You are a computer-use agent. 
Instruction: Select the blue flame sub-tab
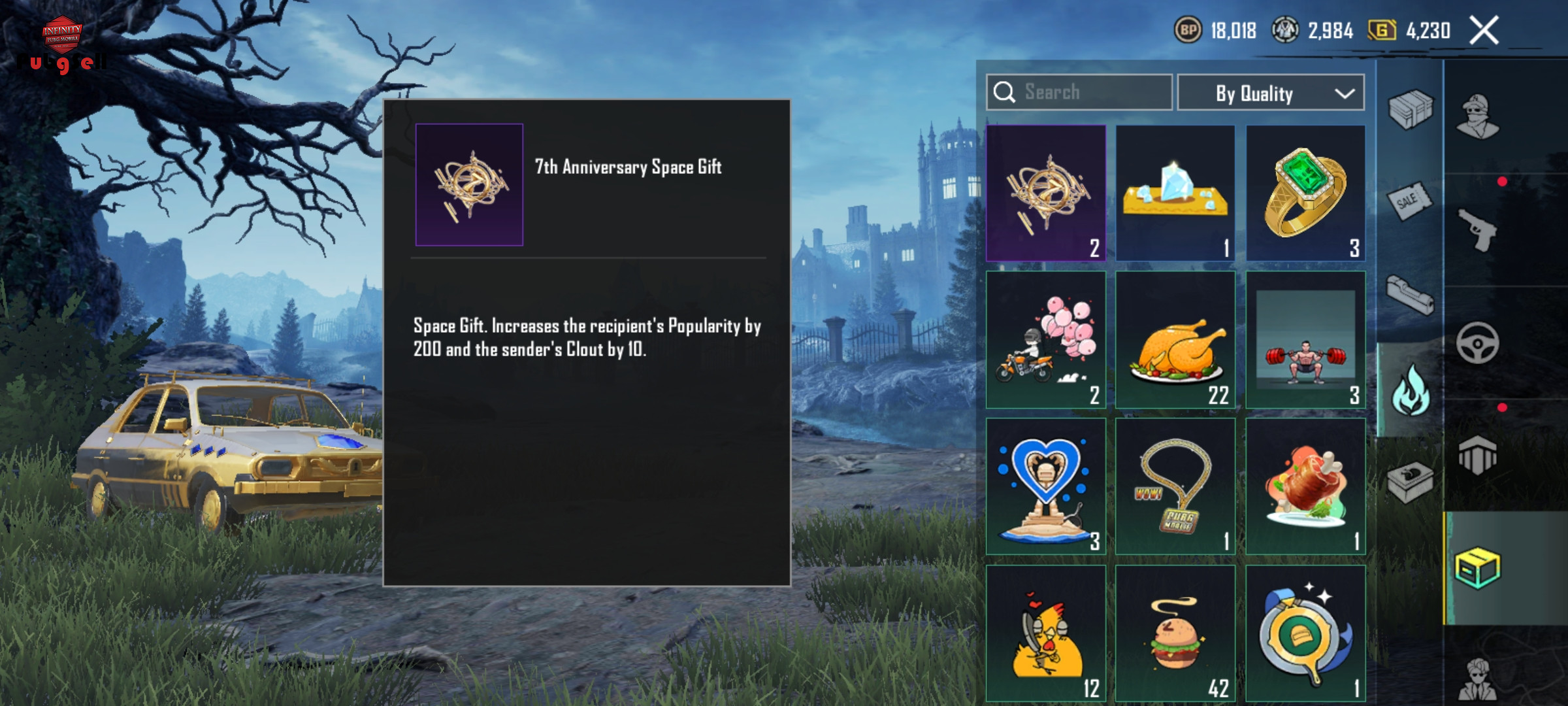coord(1411,390)
